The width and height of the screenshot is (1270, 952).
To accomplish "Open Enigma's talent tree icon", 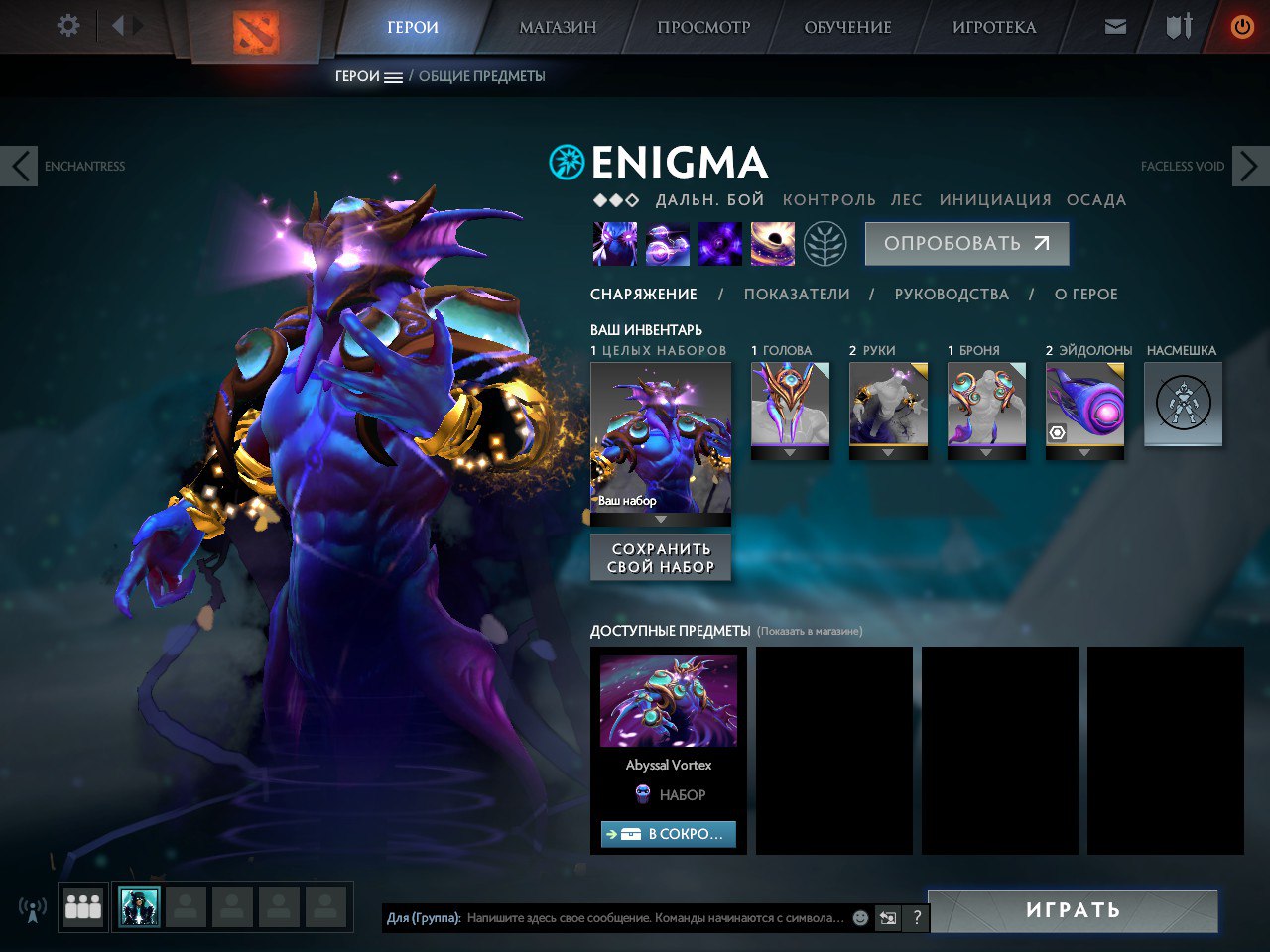I will pos(826,244).
